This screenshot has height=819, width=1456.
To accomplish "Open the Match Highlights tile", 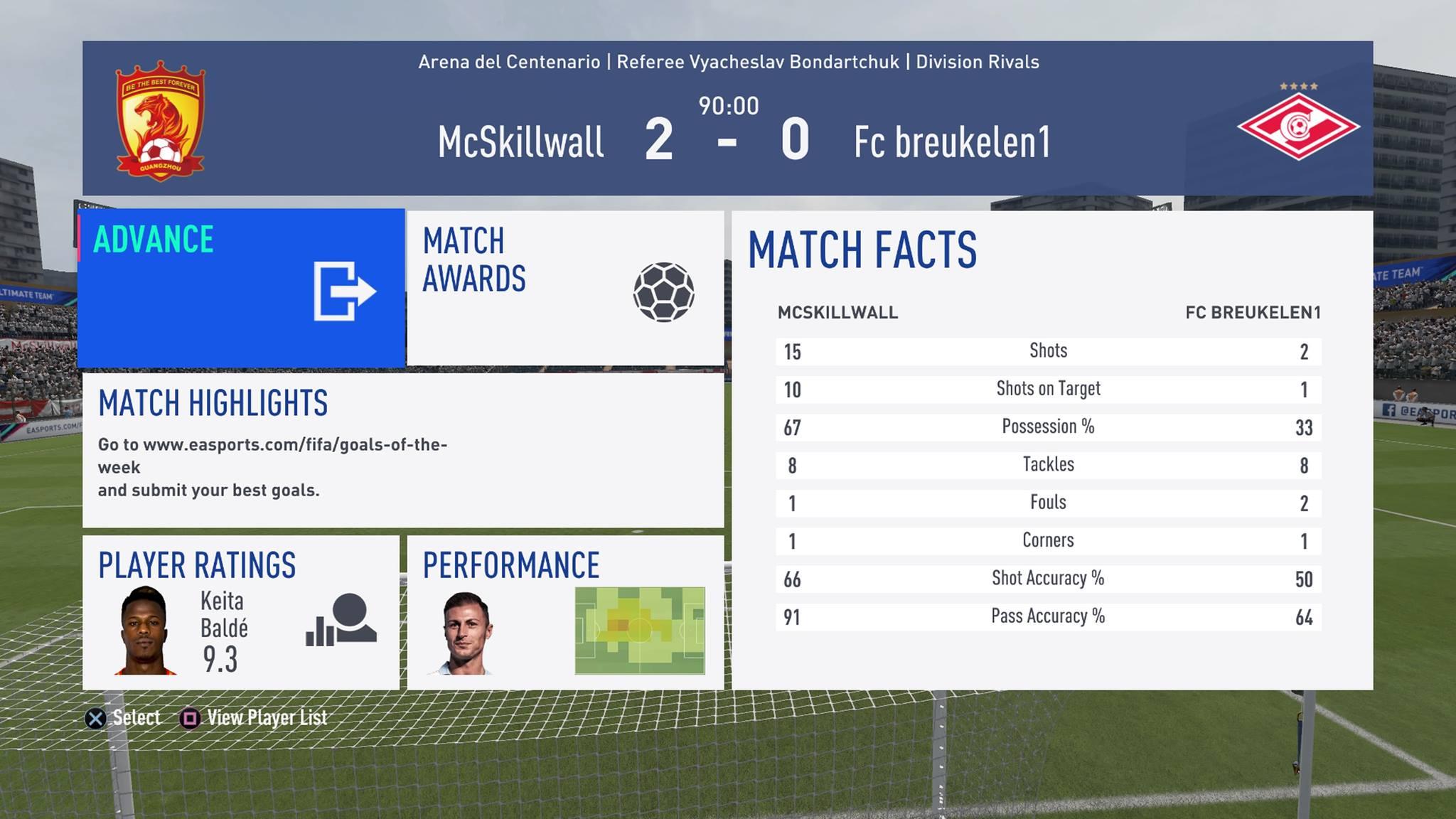I will pos(403,450).
